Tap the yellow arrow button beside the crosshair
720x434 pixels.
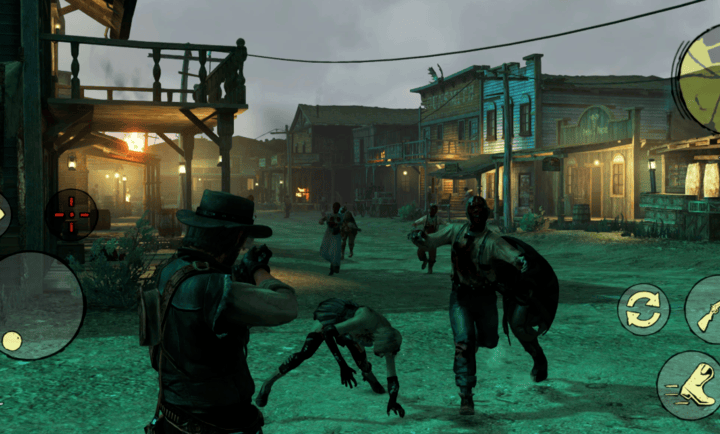coord(3,214)
